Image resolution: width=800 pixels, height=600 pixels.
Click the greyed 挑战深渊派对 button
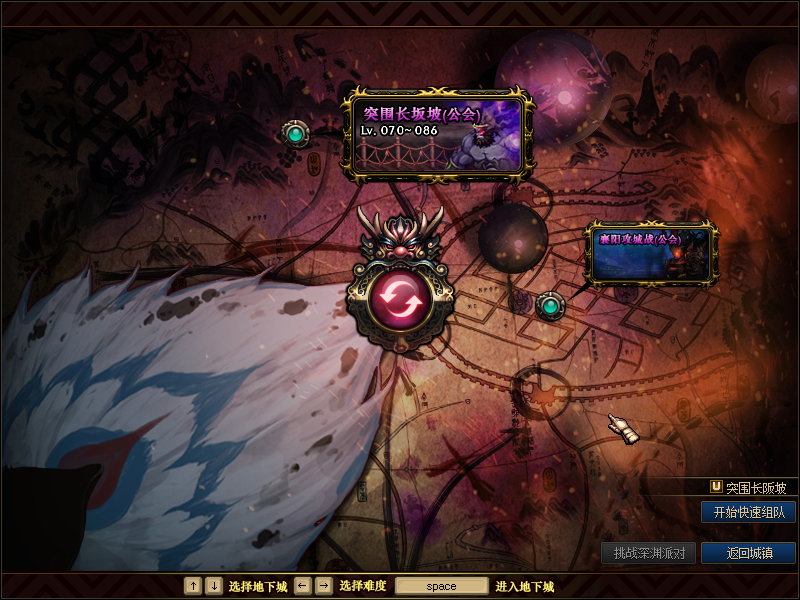coord(649,553)
